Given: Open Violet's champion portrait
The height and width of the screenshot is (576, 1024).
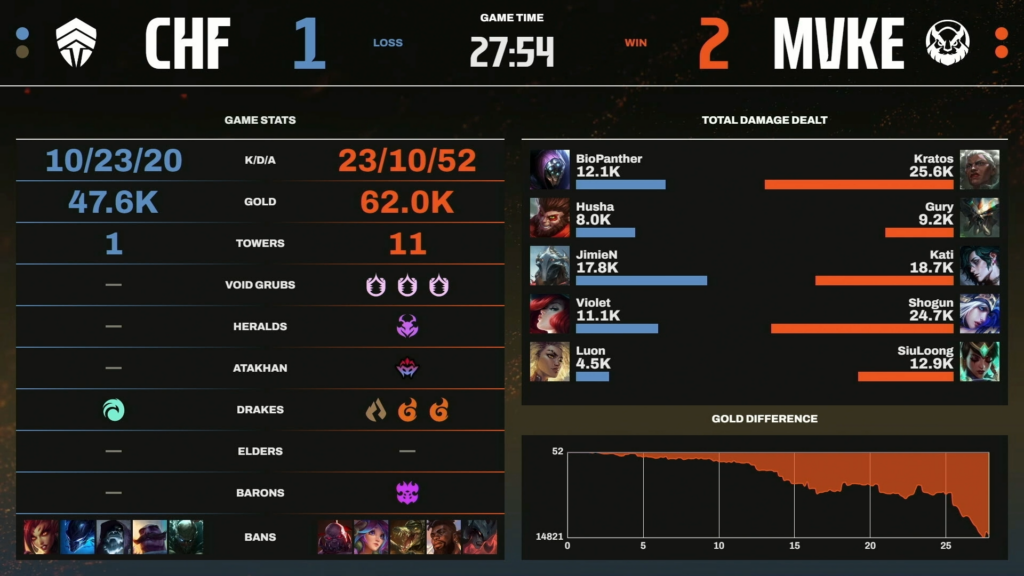Looking at the screenshot, I should (x=550, y=314).
